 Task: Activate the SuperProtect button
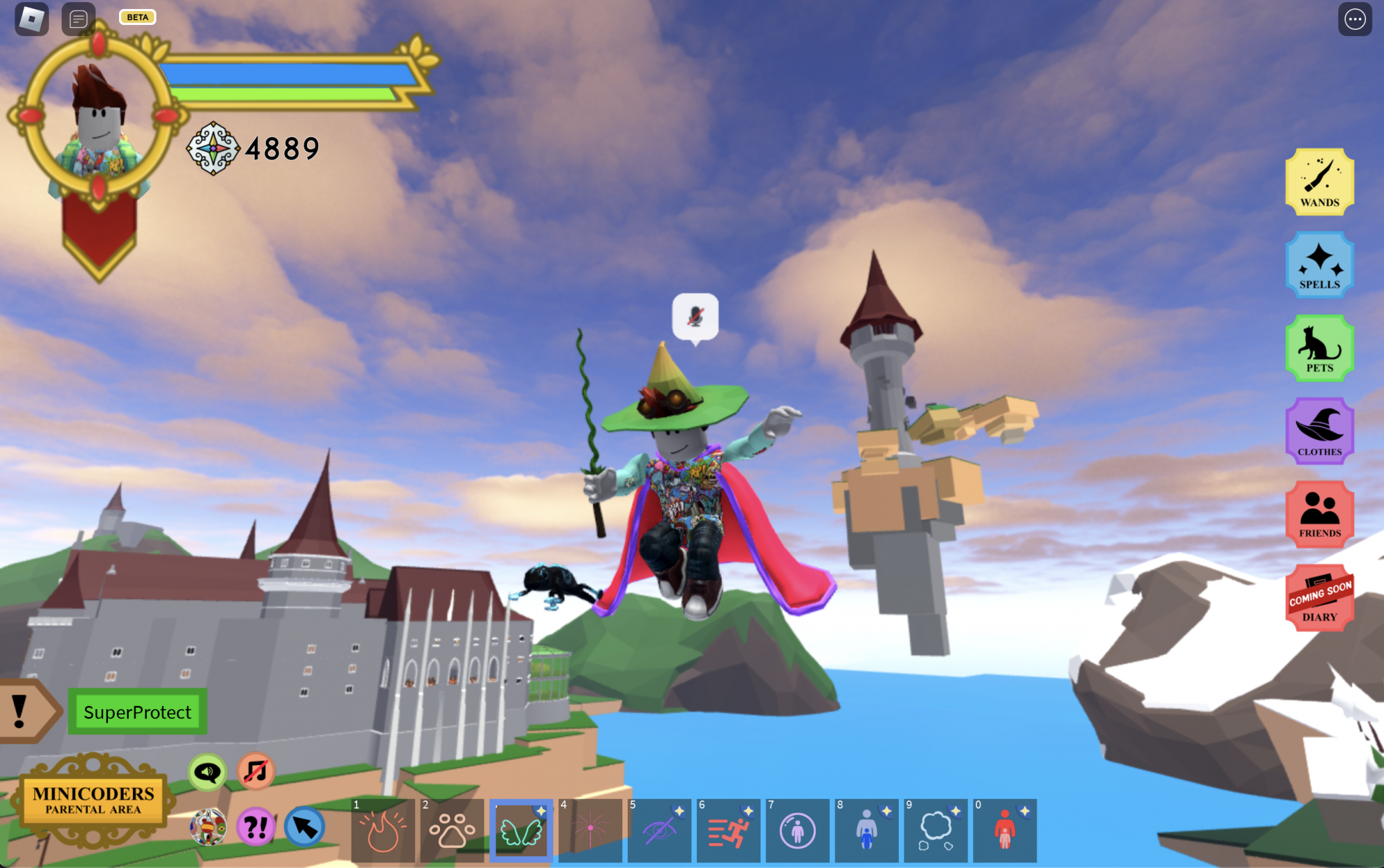[137, 712]
